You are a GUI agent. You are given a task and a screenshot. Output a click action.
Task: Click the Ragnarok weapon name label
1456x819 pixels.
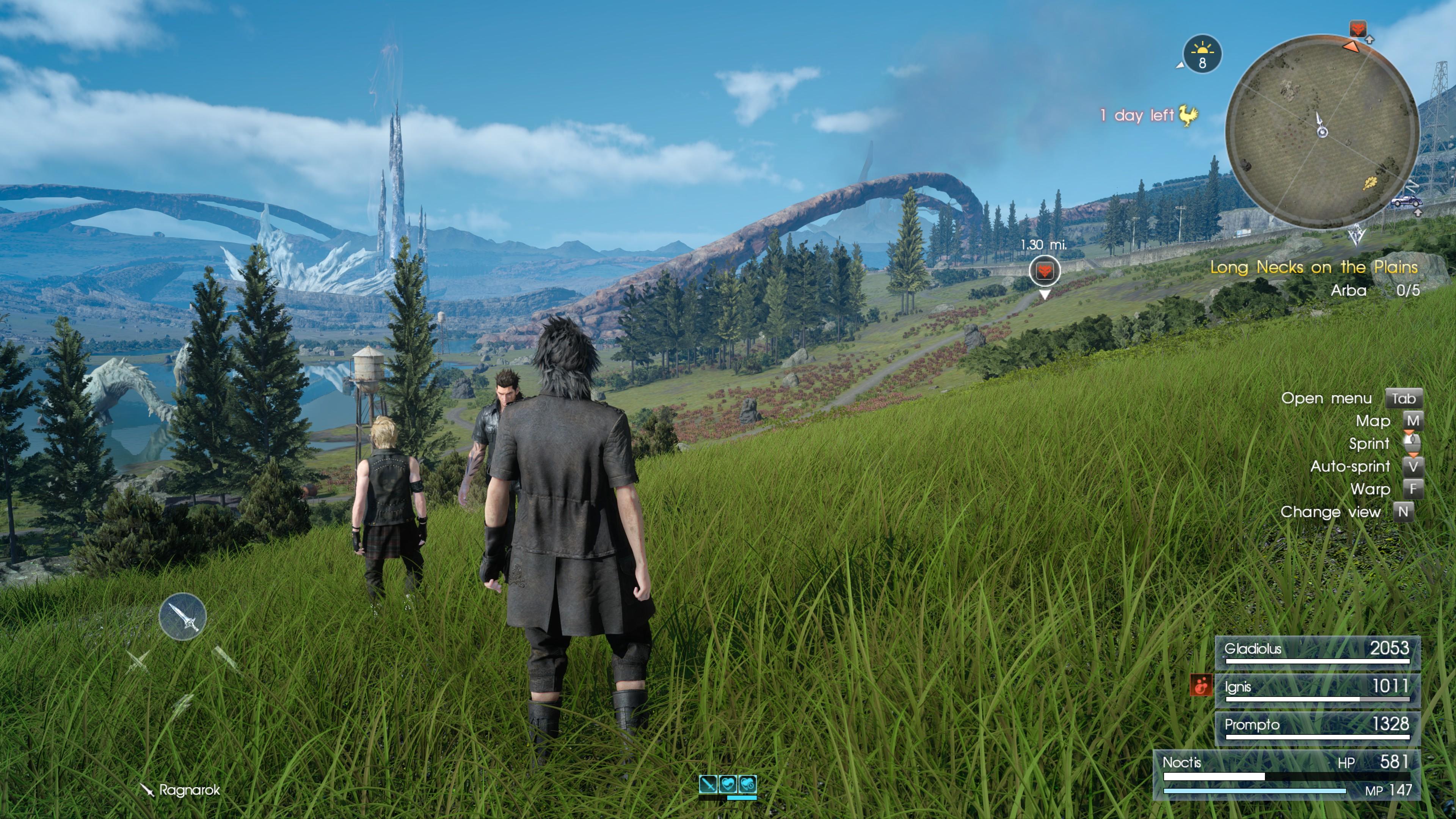click(189, 789)
